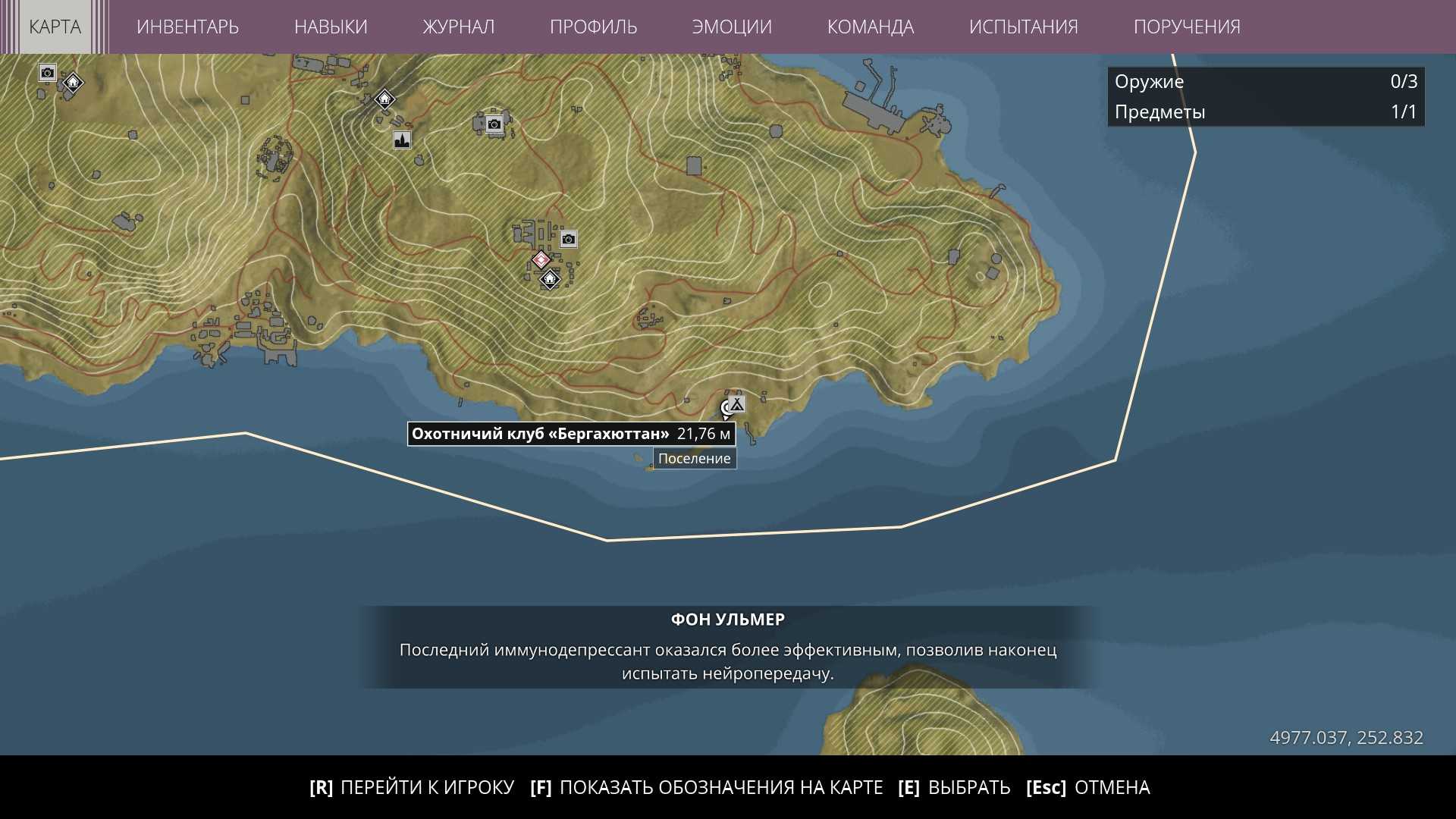Switch to the КОМАНДА tab

tap(870, 27)
